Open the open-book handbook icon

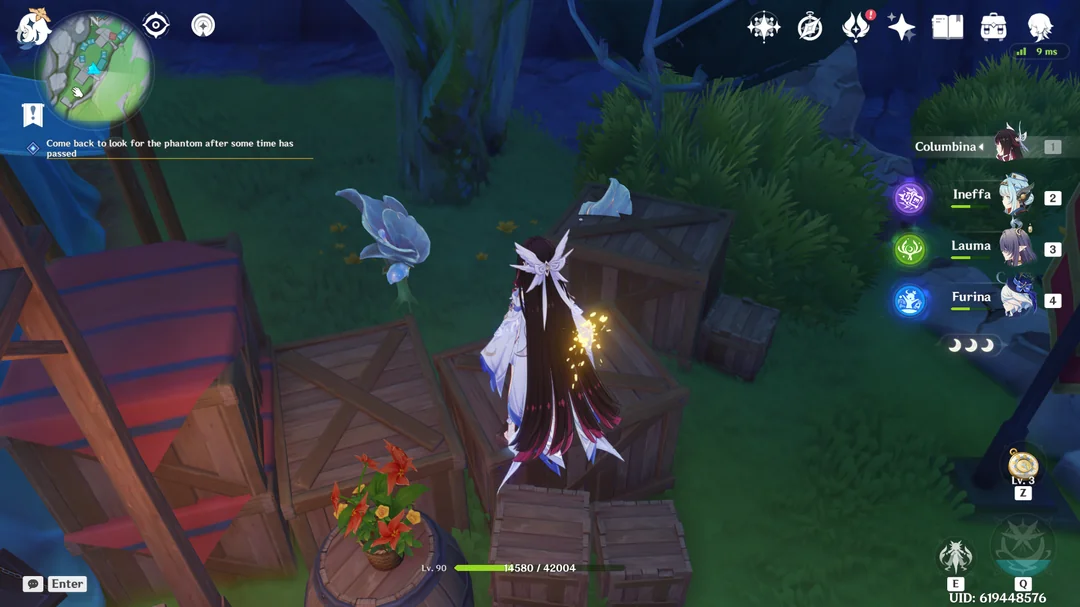947,27
